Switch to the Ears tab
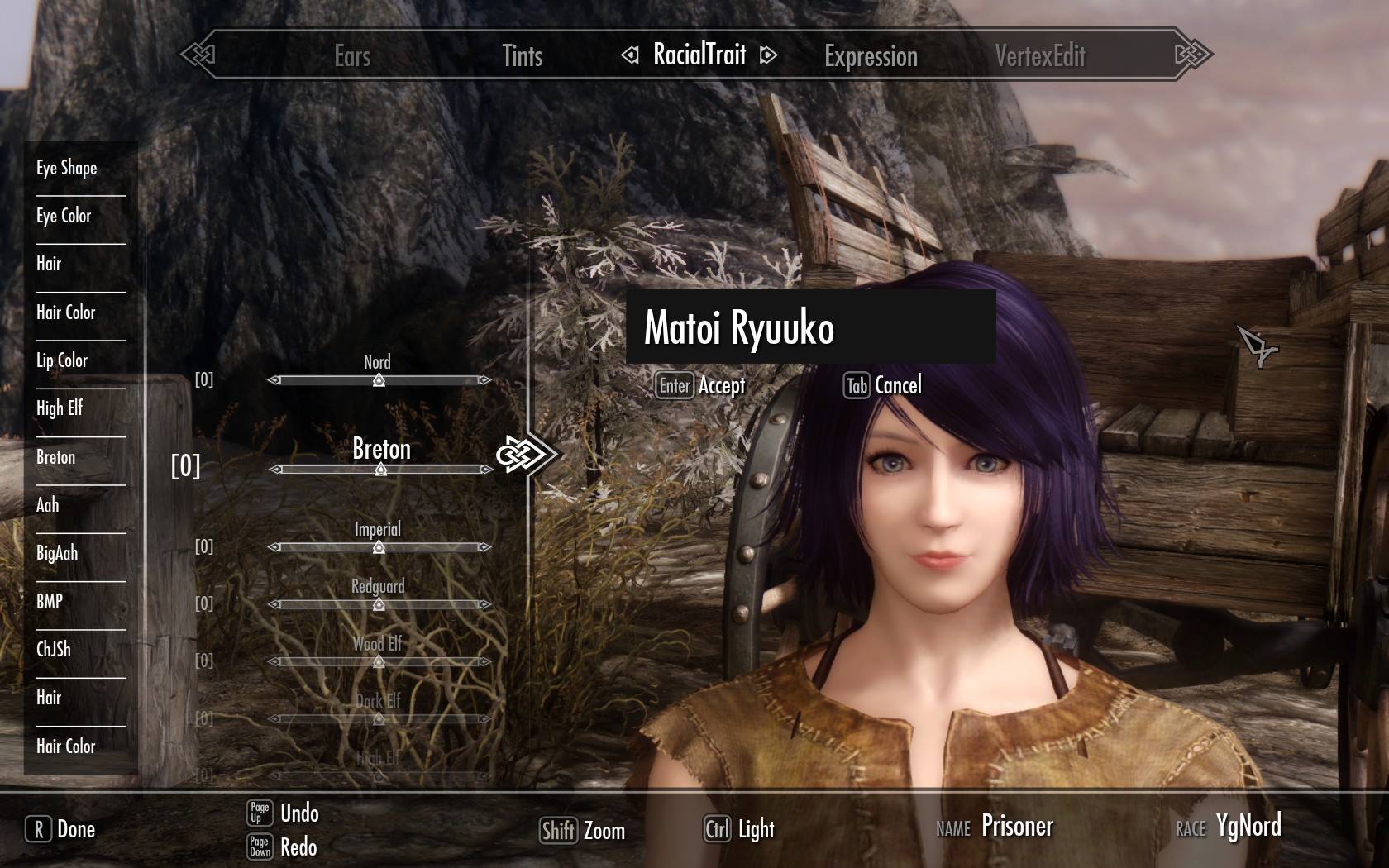This screenshot has height=868, width=1389. pos(352,56)
